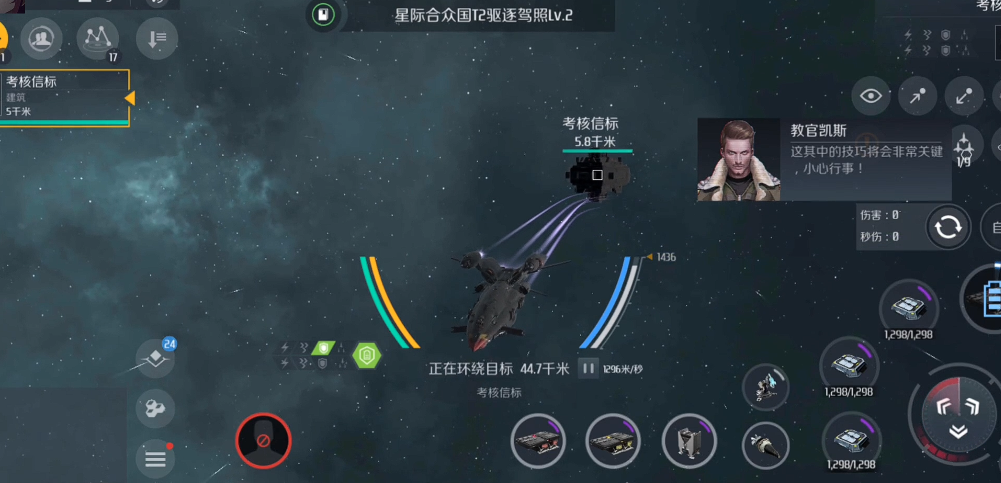
Task: Open the mission journal book icon
Action: click(321, 15)
